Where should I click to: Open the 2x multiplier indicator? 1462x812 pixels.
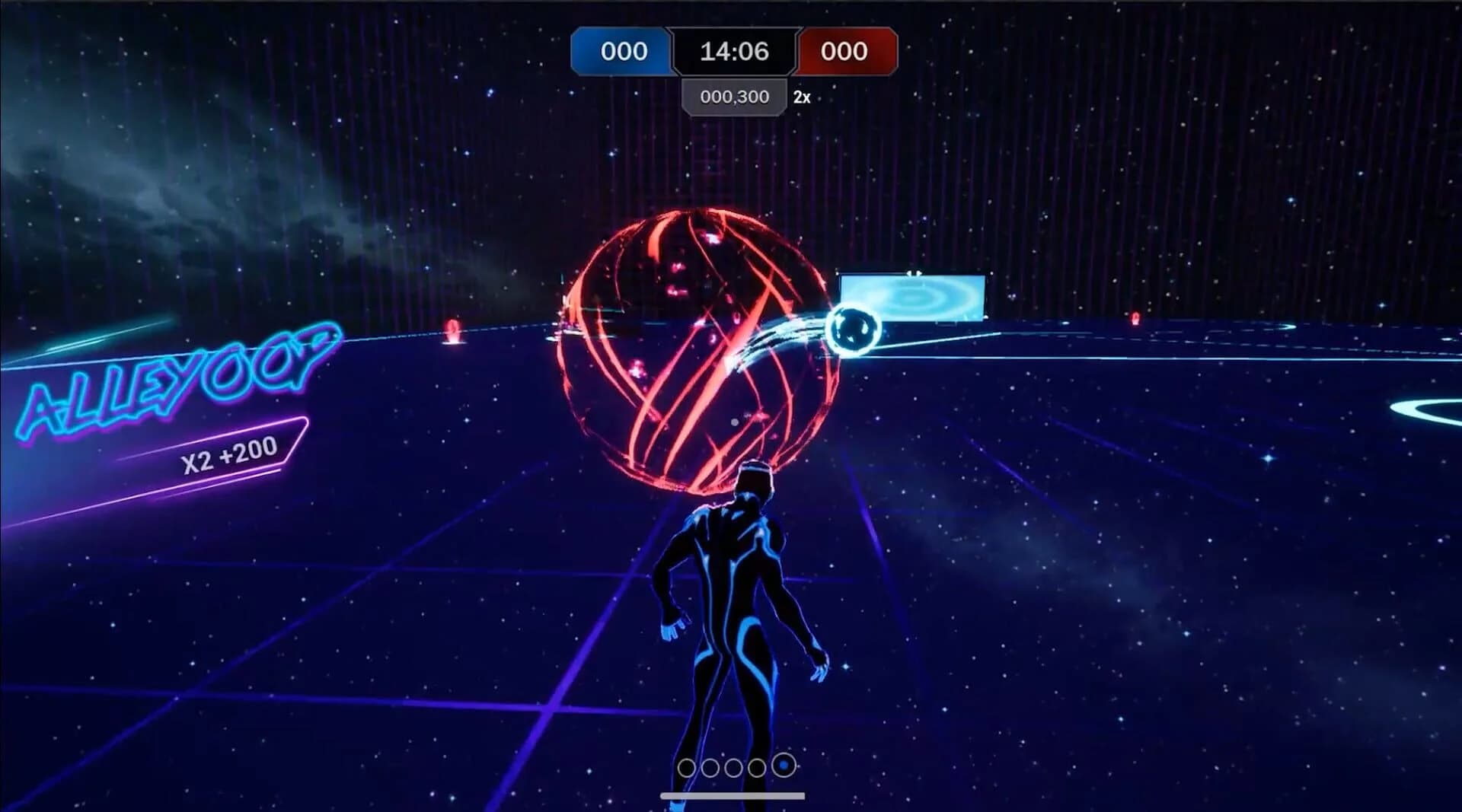coord(798,97)
